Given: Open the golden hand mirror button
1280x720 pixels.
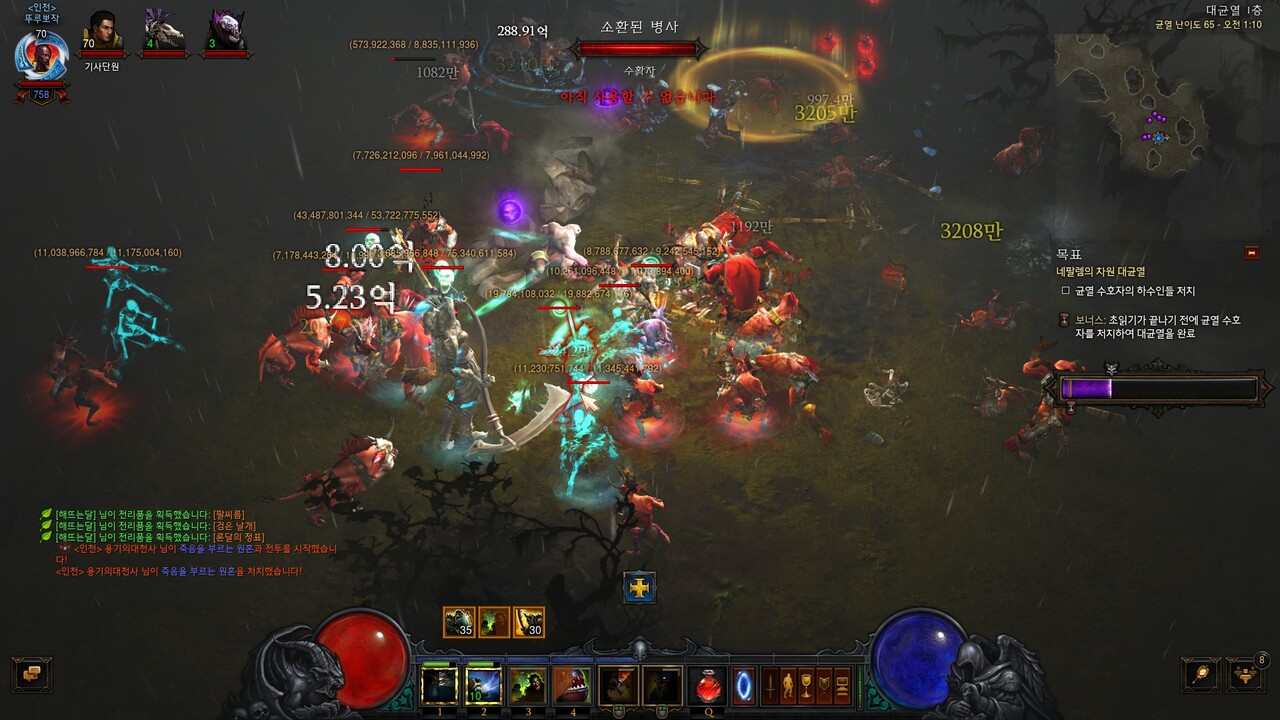Looking at the screenshot, I should [1200, 673].
